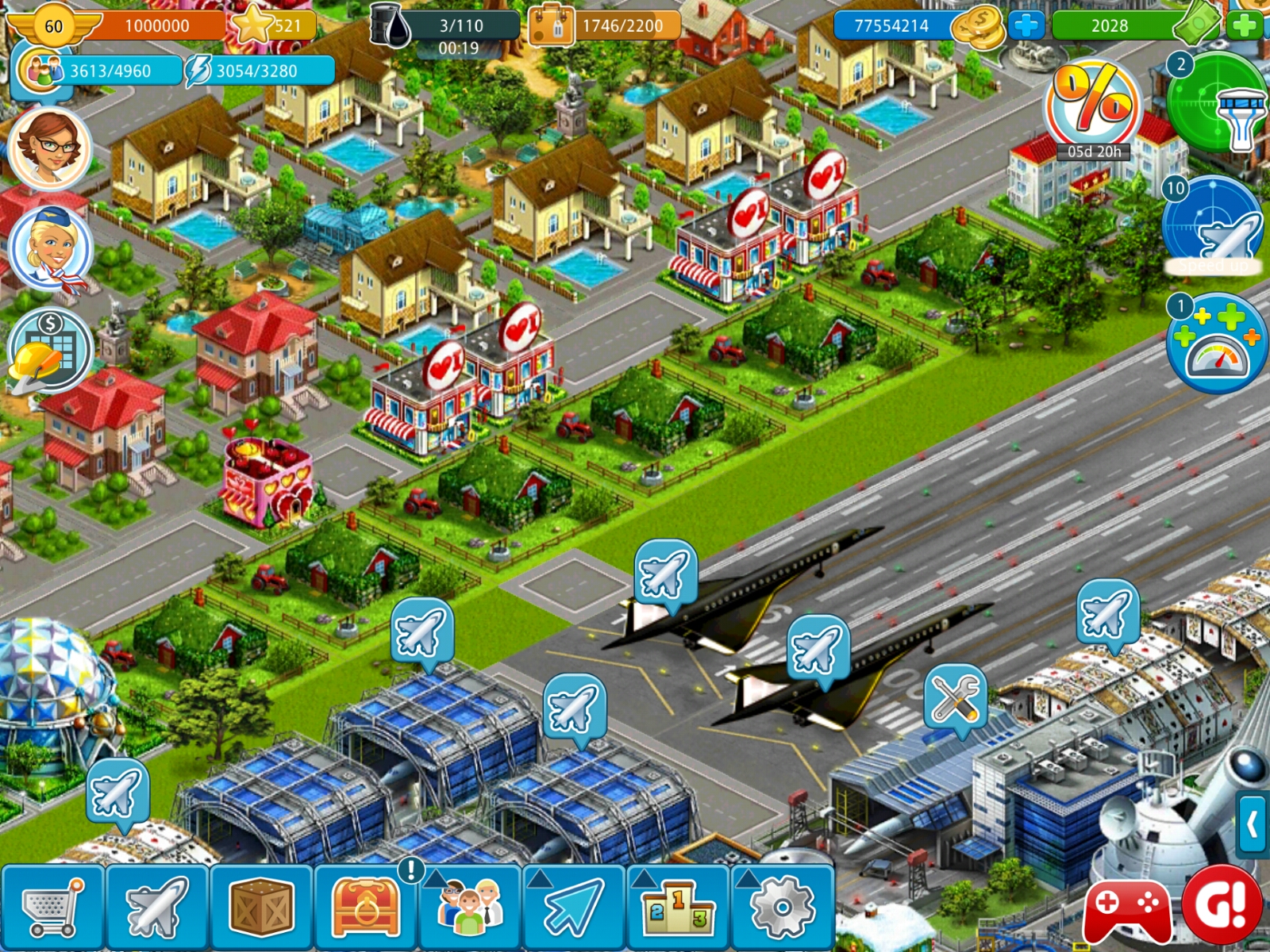Buy green cash with plus button
Screen dimensions: 1270x952
click(1244, 26)
